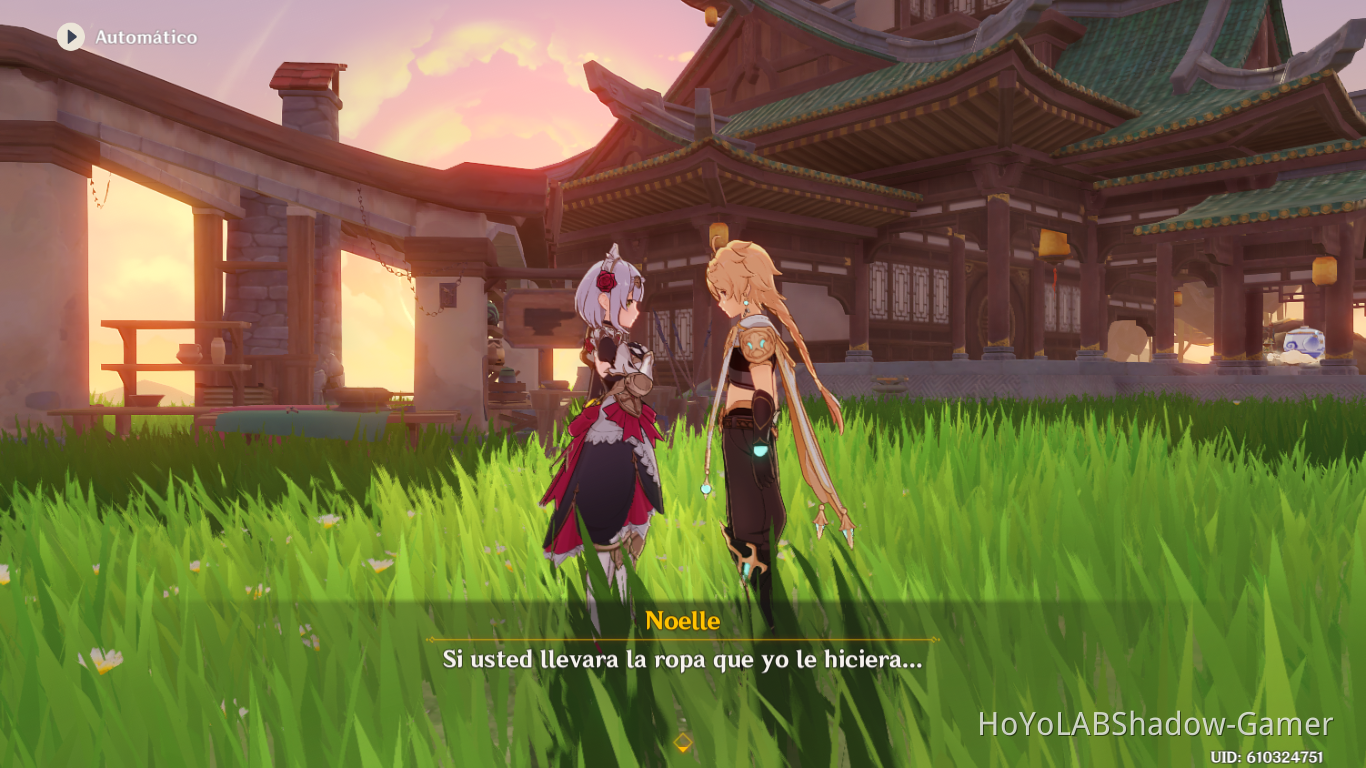Click the speaker name Noelle
1366x768 pixels.
(683, 620)
